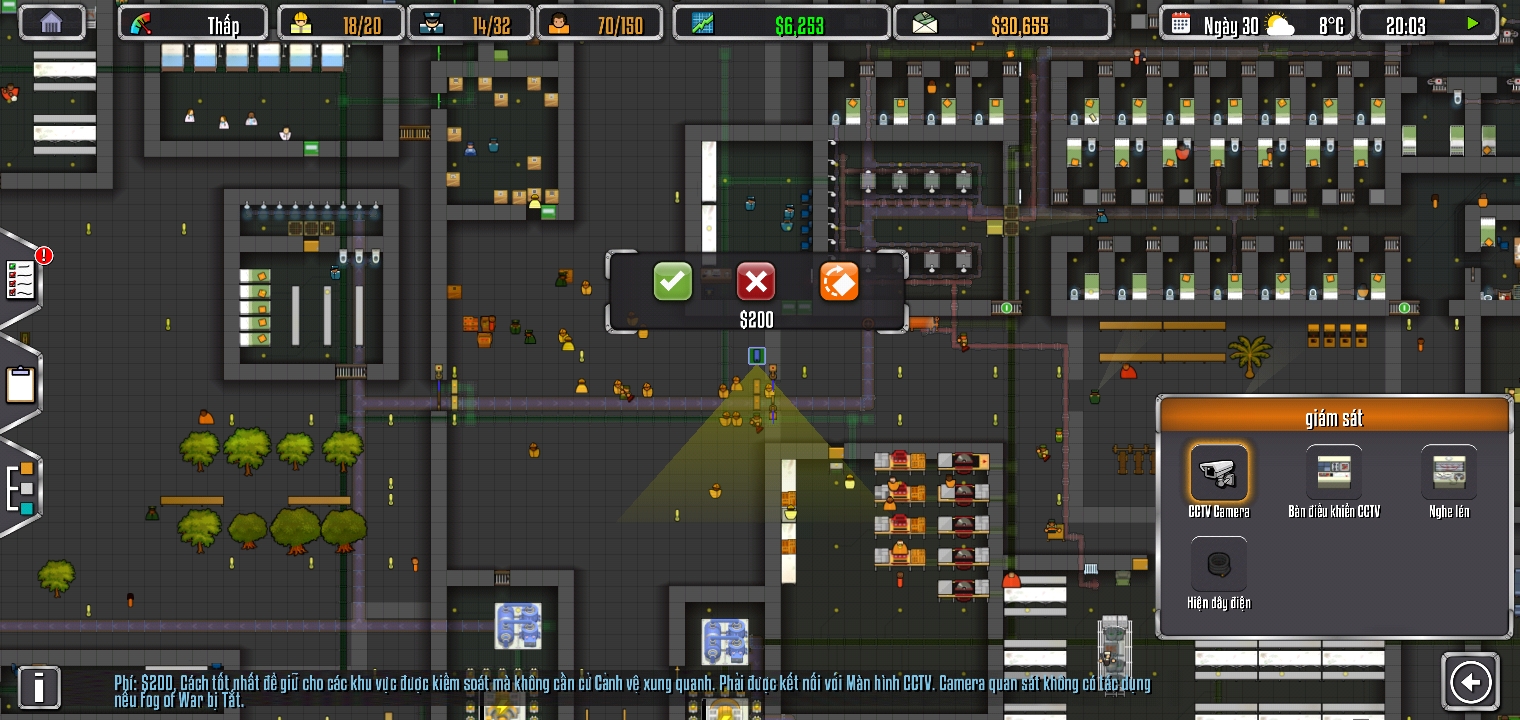The image size is (1520, 720).
Task: Cancel camera placement with red X
Action: (756, 281)
